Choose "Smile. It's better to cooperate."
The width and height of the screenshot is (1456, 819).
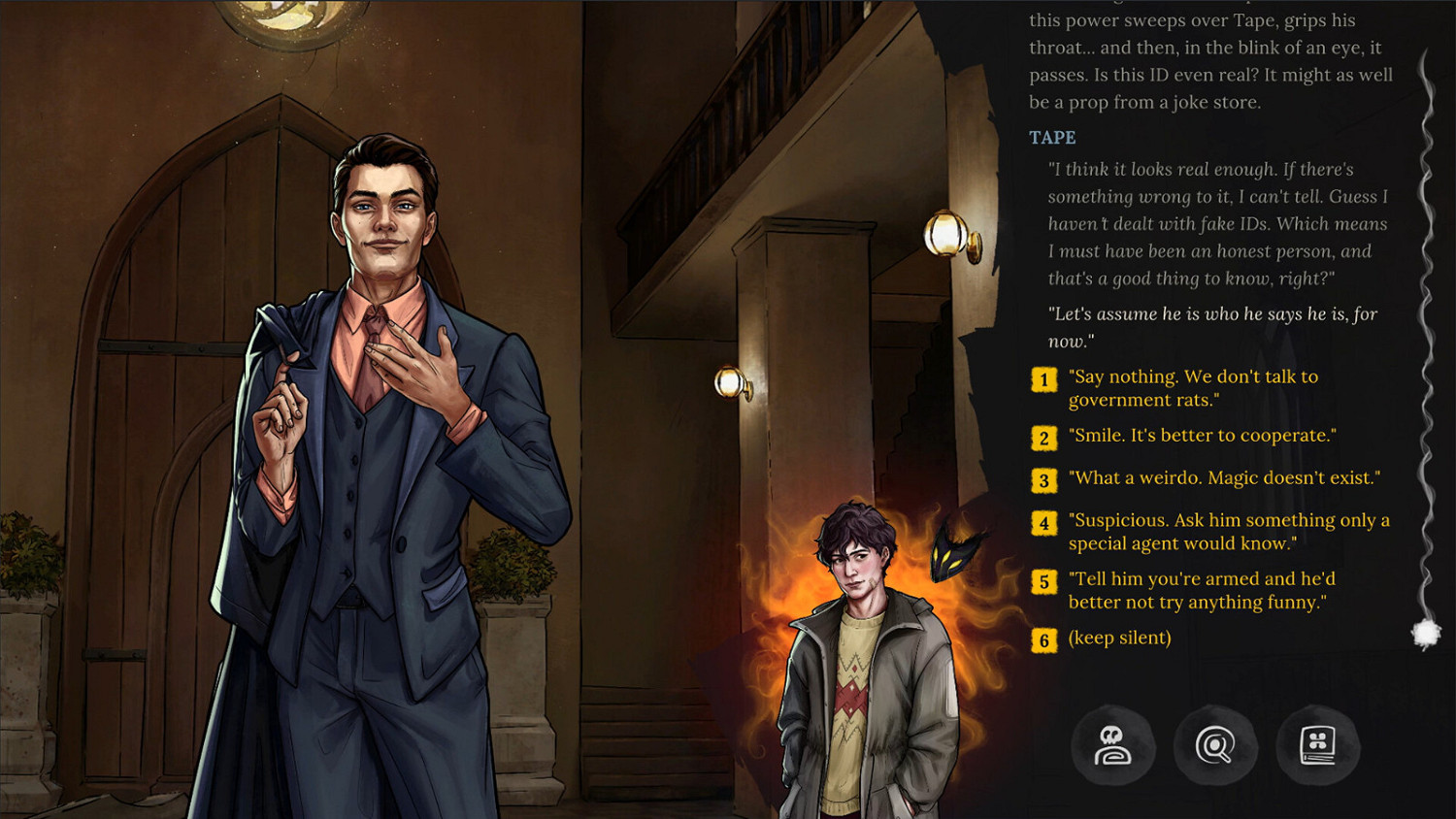click(1202, 436)
